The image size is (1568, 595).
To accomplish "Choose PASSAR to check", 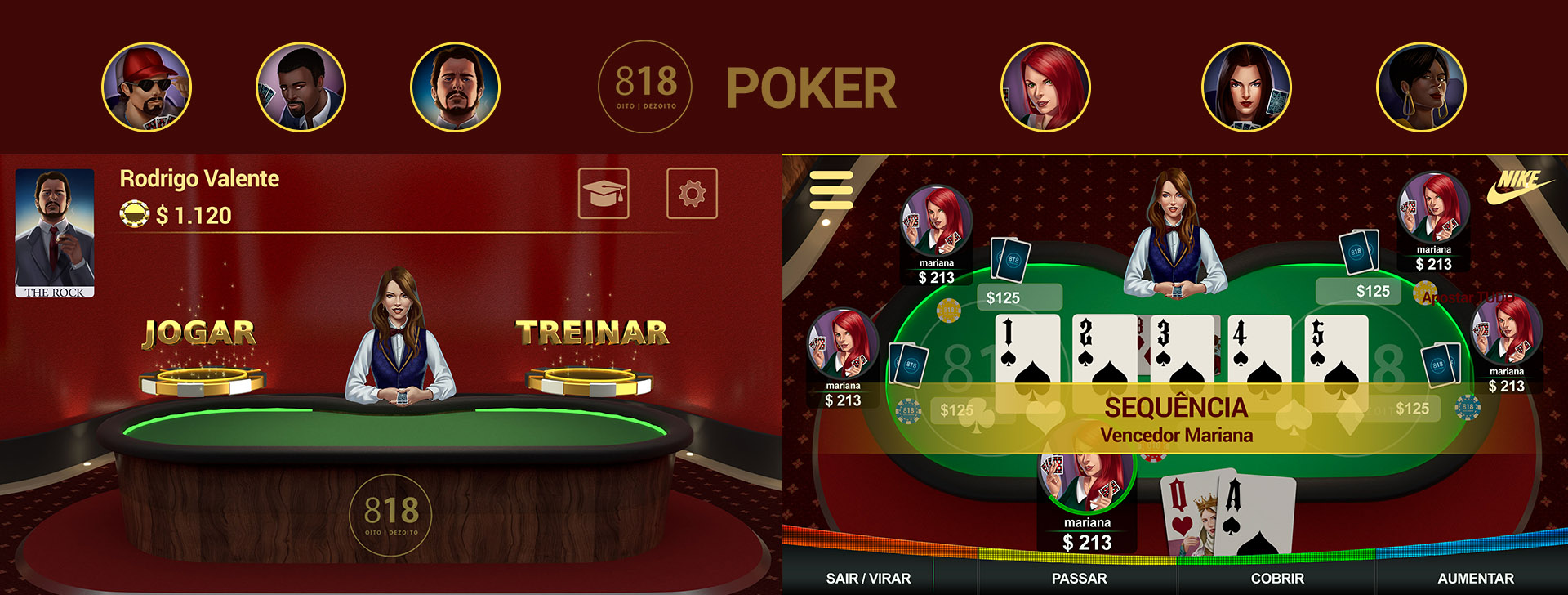I will (x=1079, y=578).
